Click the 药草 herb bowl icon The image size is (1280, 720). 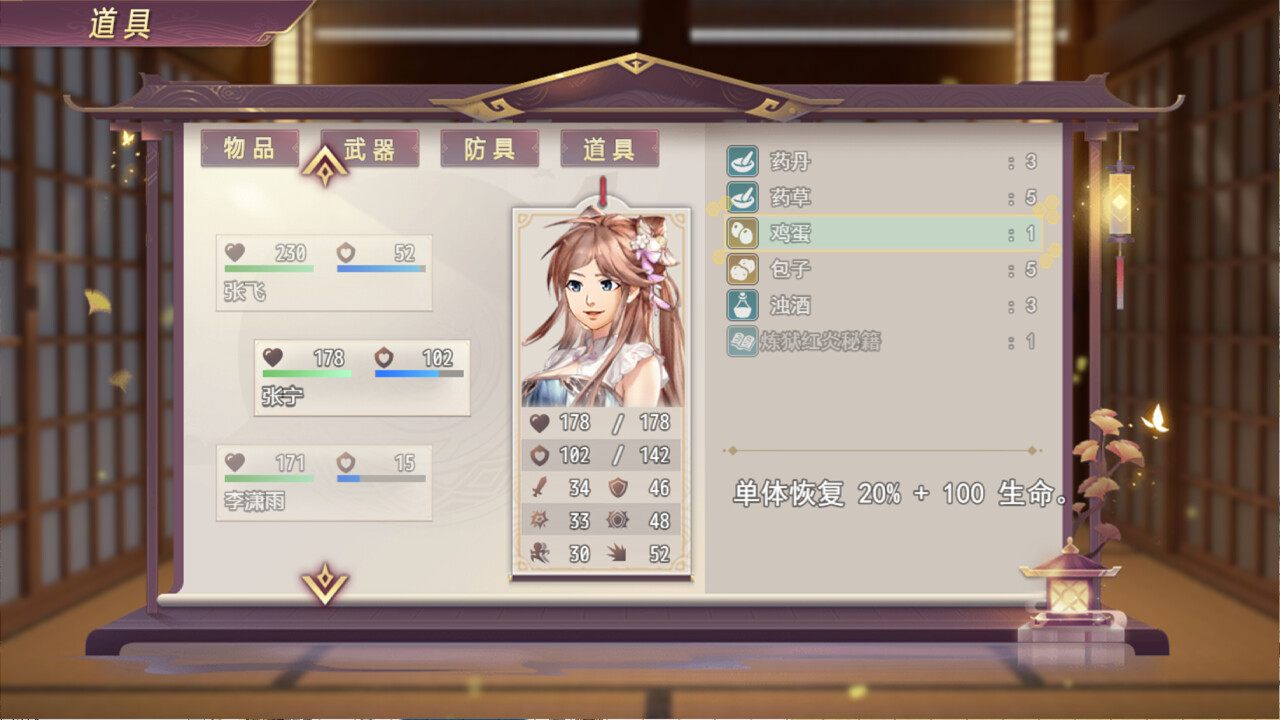coord(741,197)
